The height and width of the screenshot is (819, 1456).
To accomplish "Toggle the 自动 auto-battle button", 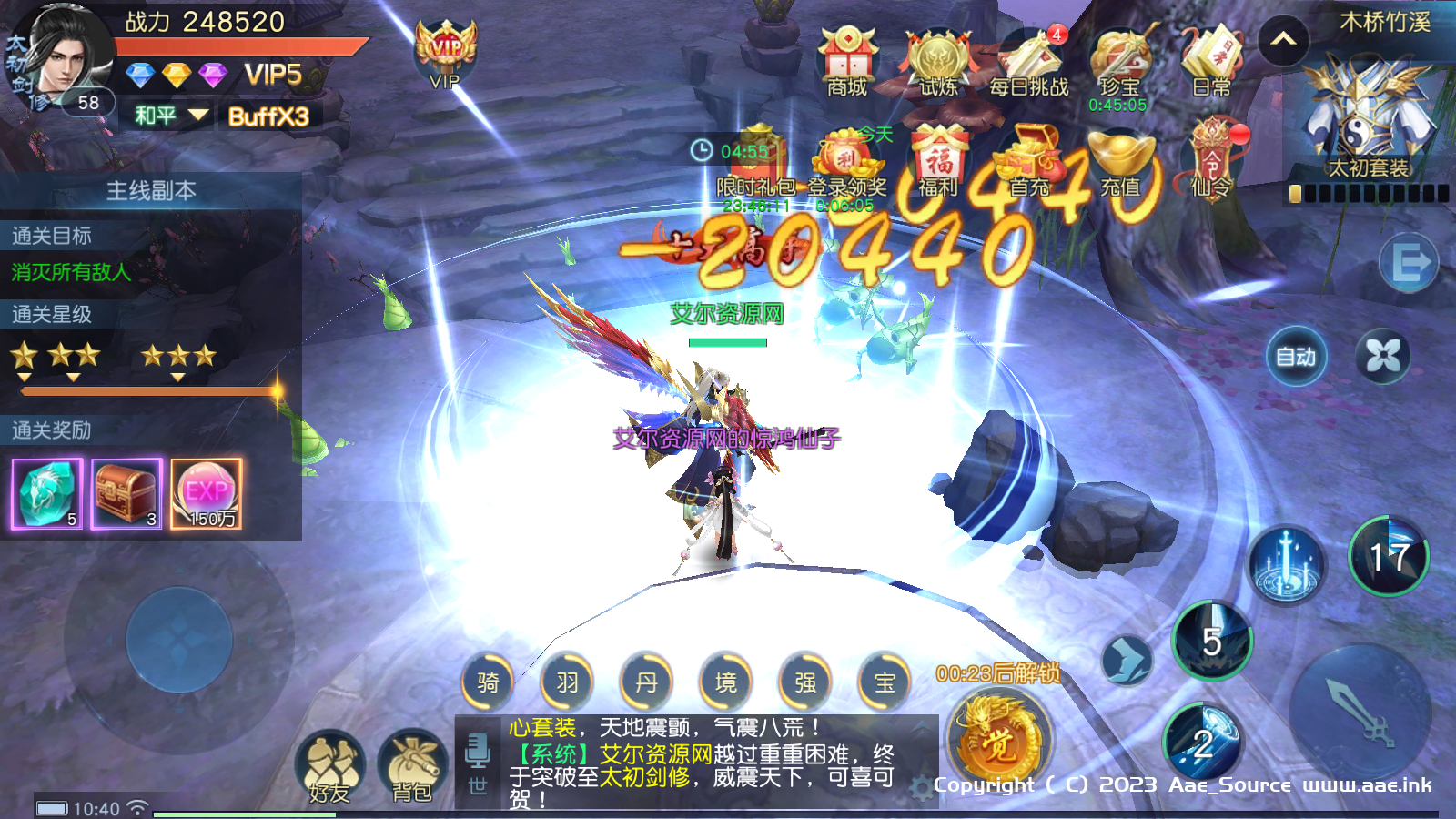I will click(x=1296, y=356).
